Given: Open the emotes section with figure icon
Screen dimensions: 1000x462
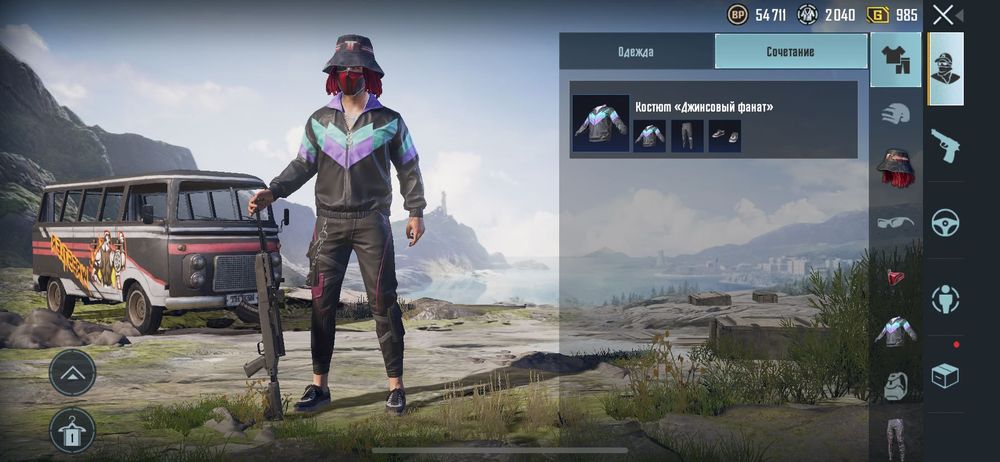Looking at the screenshot, I should (946, 299).
